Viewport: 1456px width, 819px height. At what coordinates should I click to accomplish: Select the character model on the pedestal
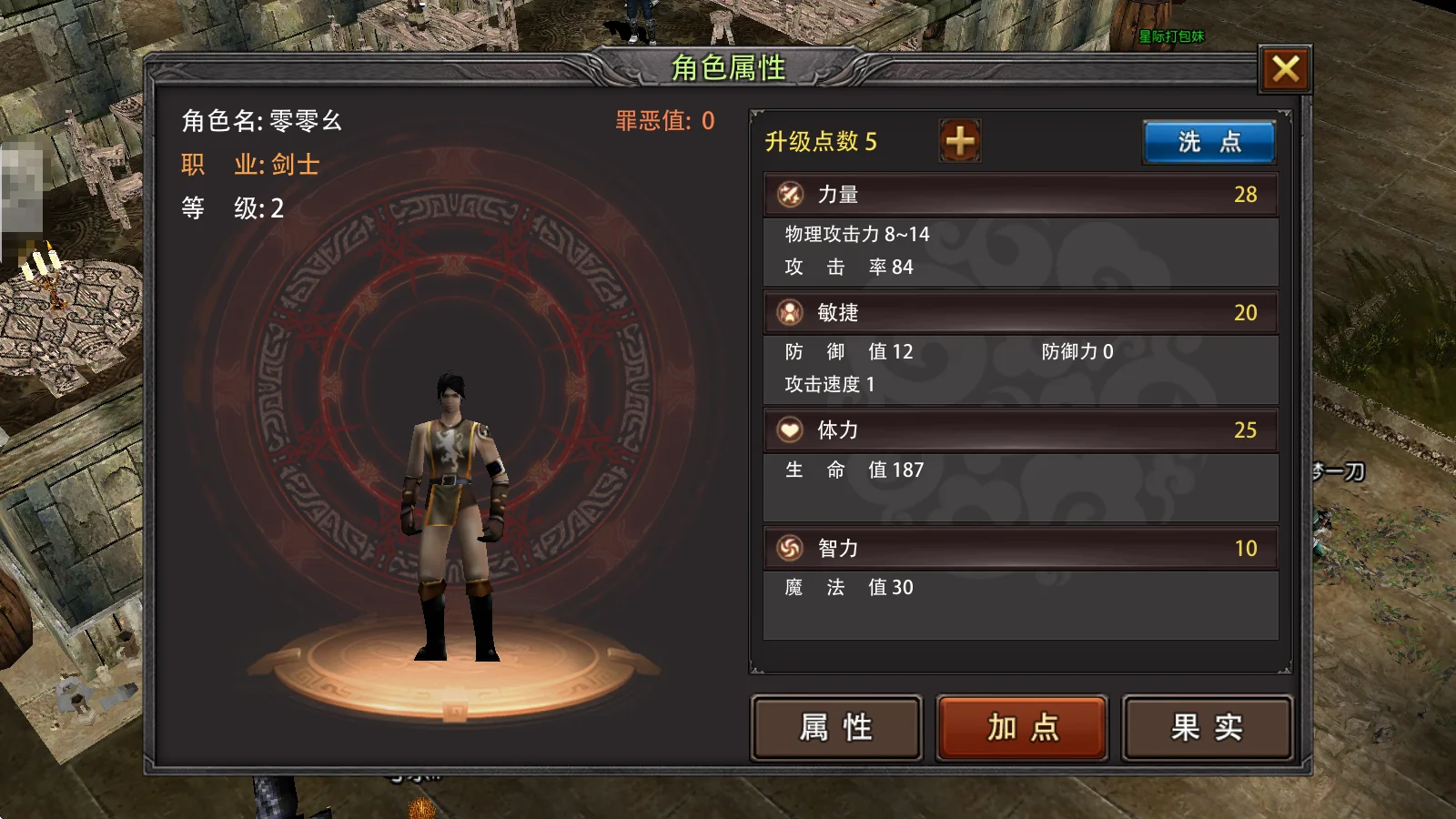[453, 510]
